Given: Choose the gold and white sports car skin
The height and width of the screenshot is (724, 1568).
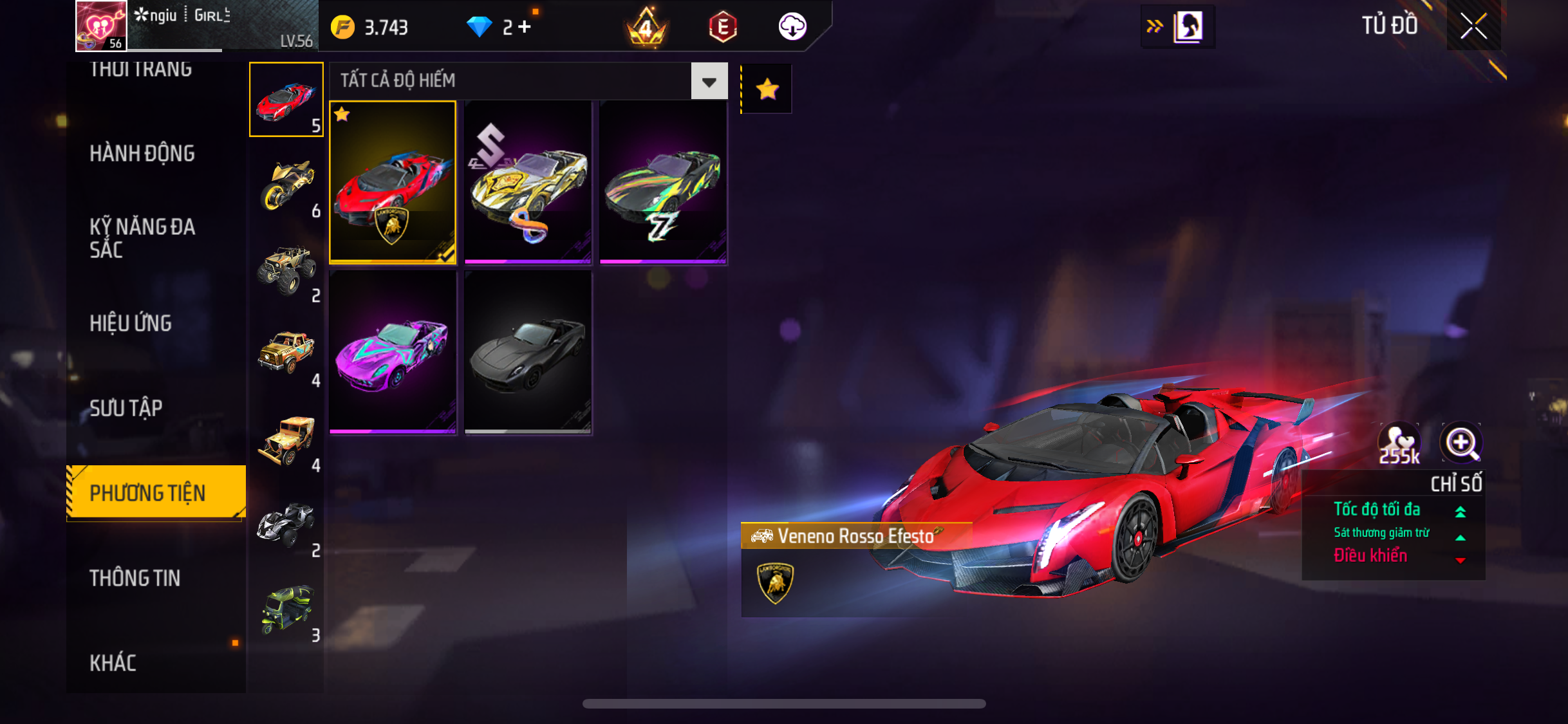Looking at the screenshot, I should coord(528,182).
